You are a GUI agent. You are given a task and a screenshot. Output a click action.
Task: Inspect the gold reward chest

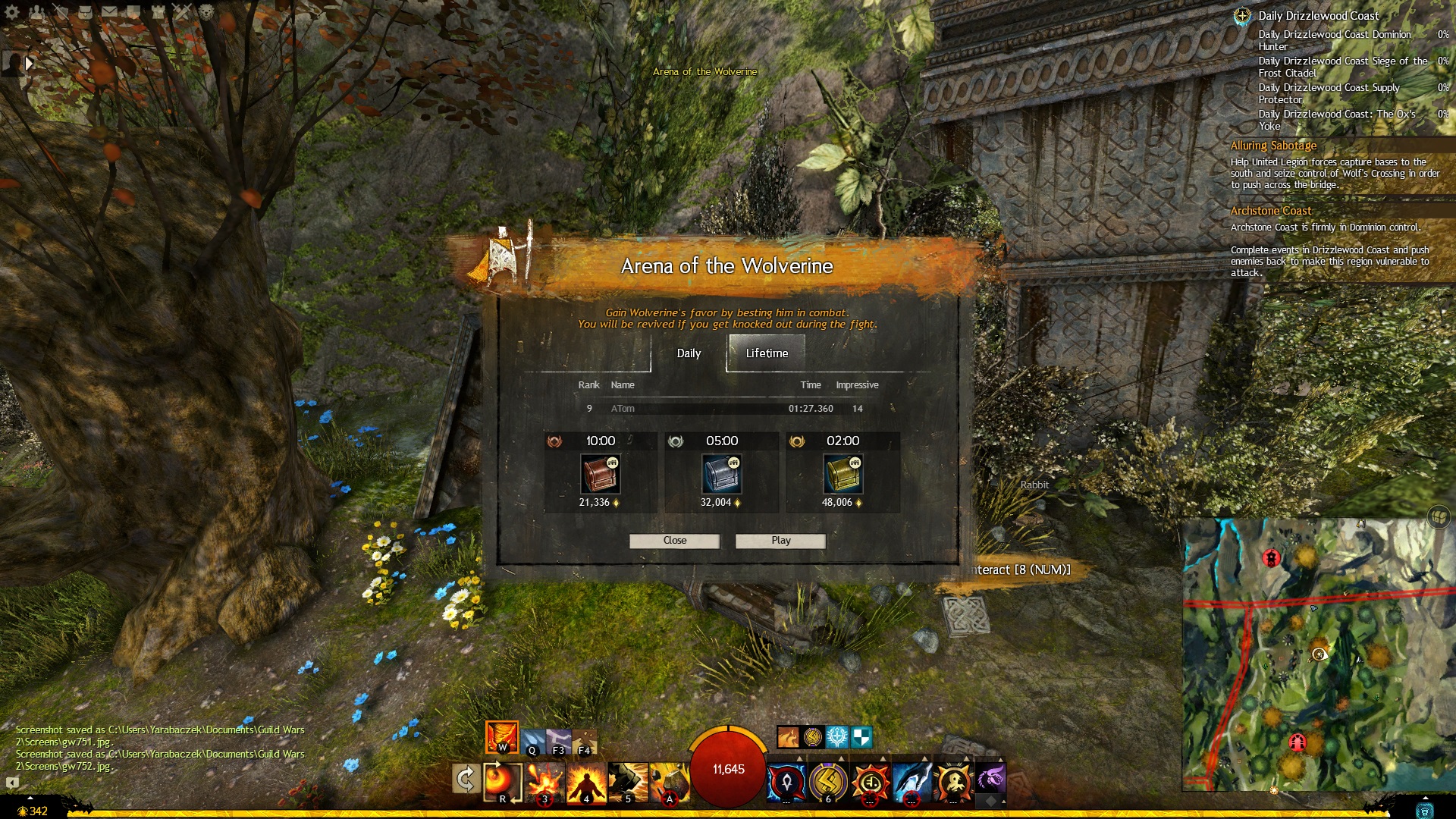click(843, 475)
